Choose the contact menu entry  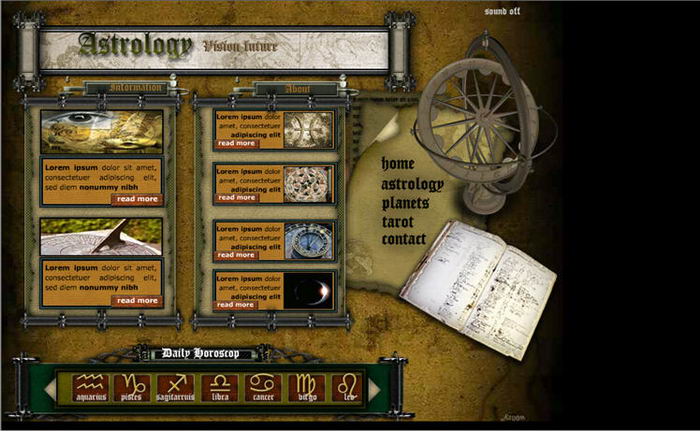coord(404,240)
